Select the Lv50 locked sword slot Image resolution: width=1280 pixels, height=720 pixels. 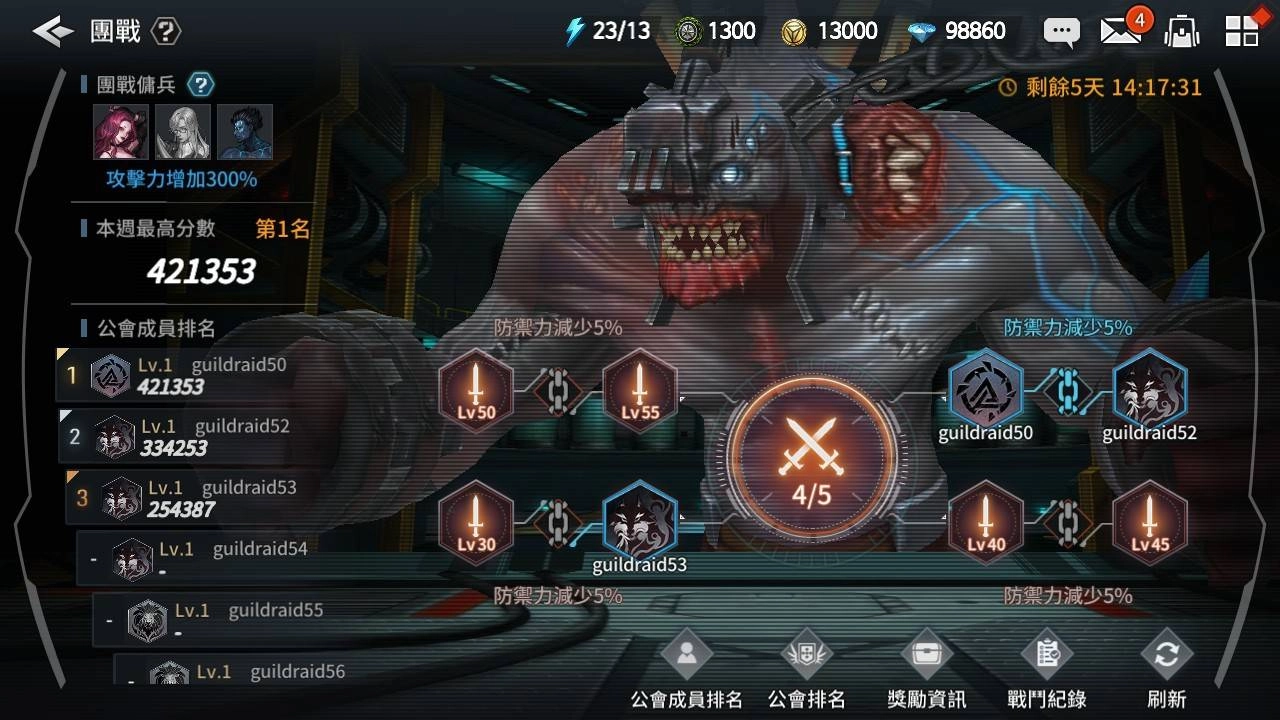pyautogui.click(x=476, y=390)
